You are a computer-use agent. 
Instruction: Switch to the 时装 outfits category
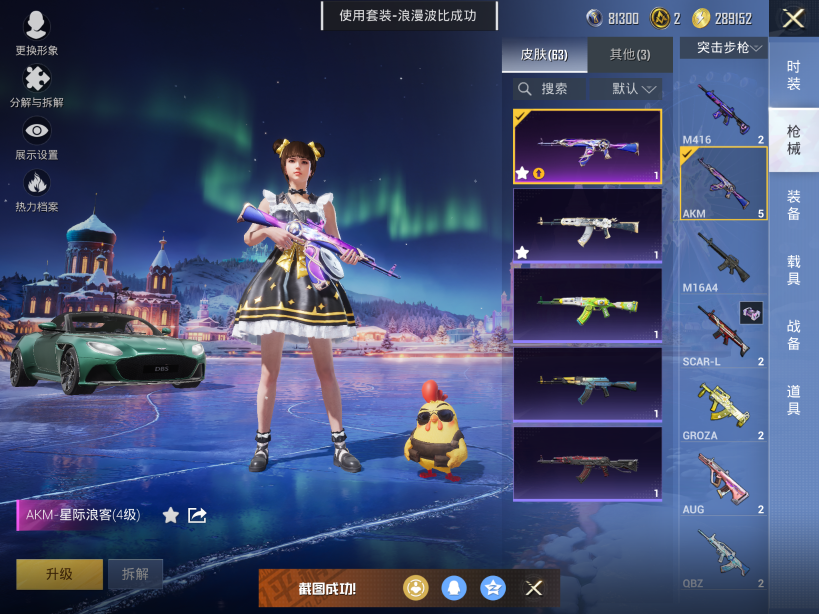[793, 75]
